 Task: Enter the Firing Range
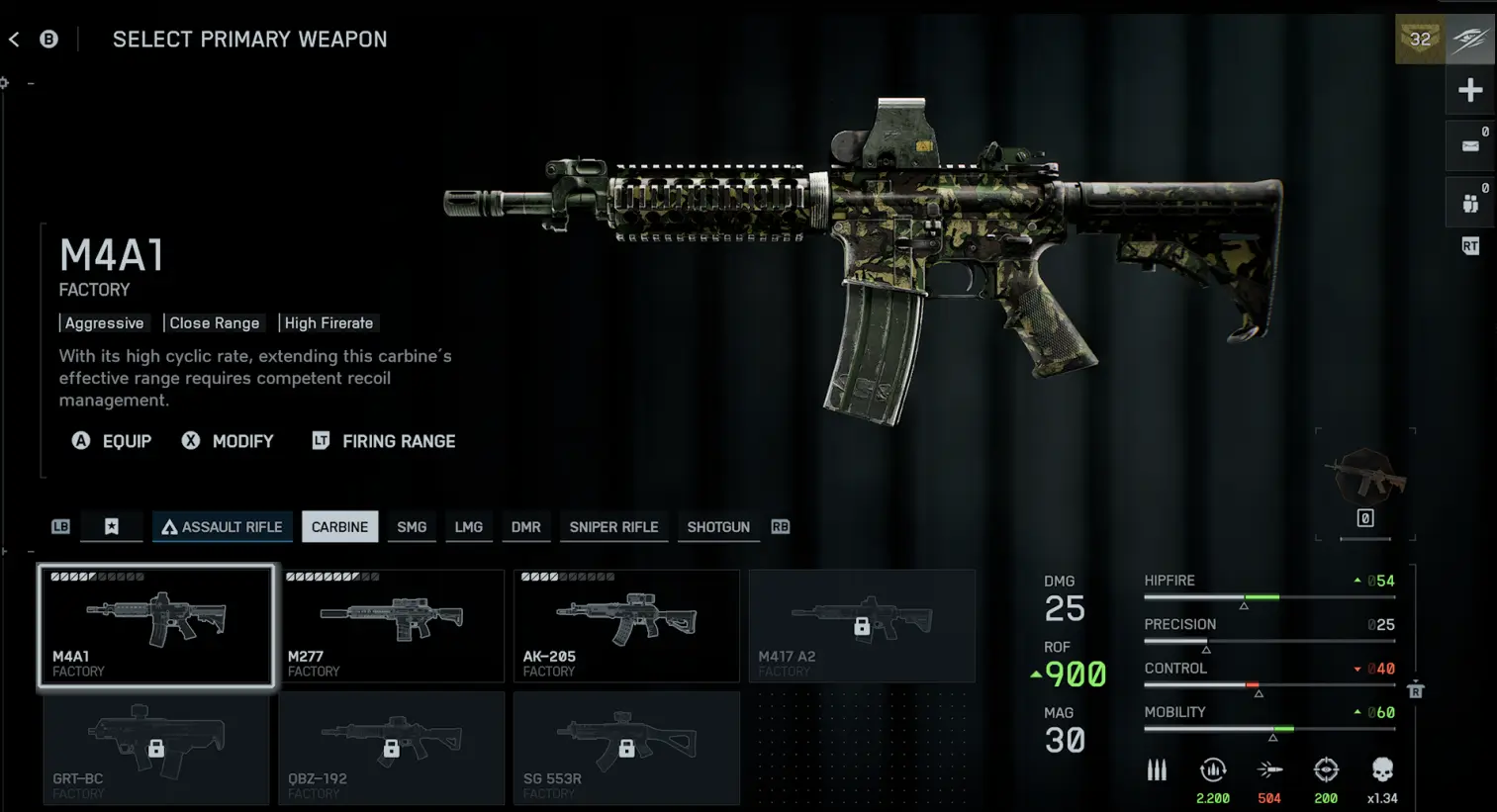point(384,441)
